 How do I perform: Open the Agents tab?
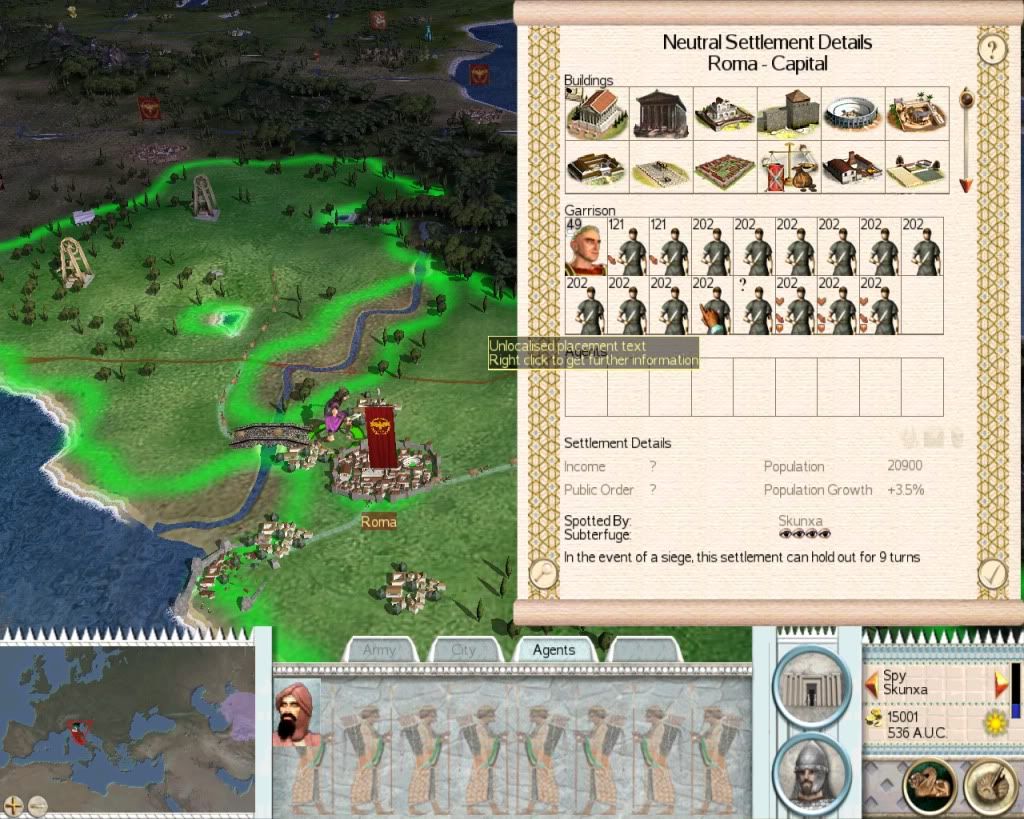coord(553,650)
